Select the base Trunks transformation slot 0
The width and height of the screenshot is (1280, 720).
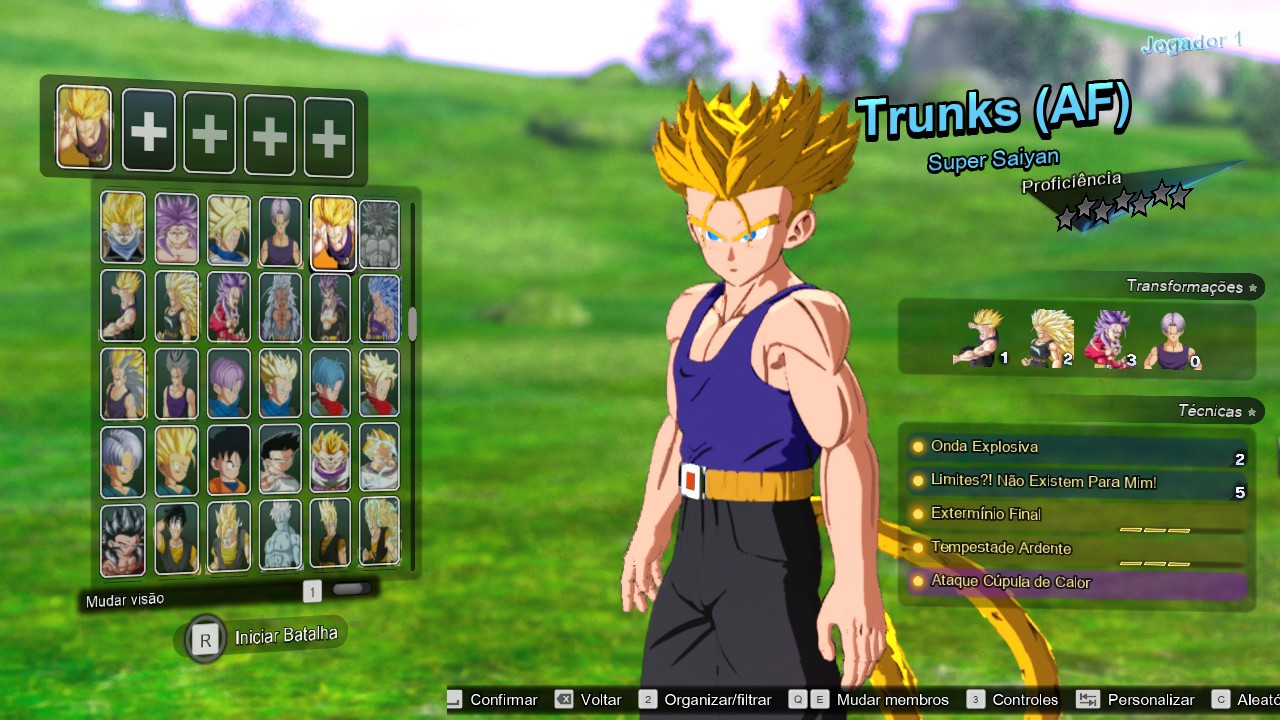click(x=1170, y=340)
